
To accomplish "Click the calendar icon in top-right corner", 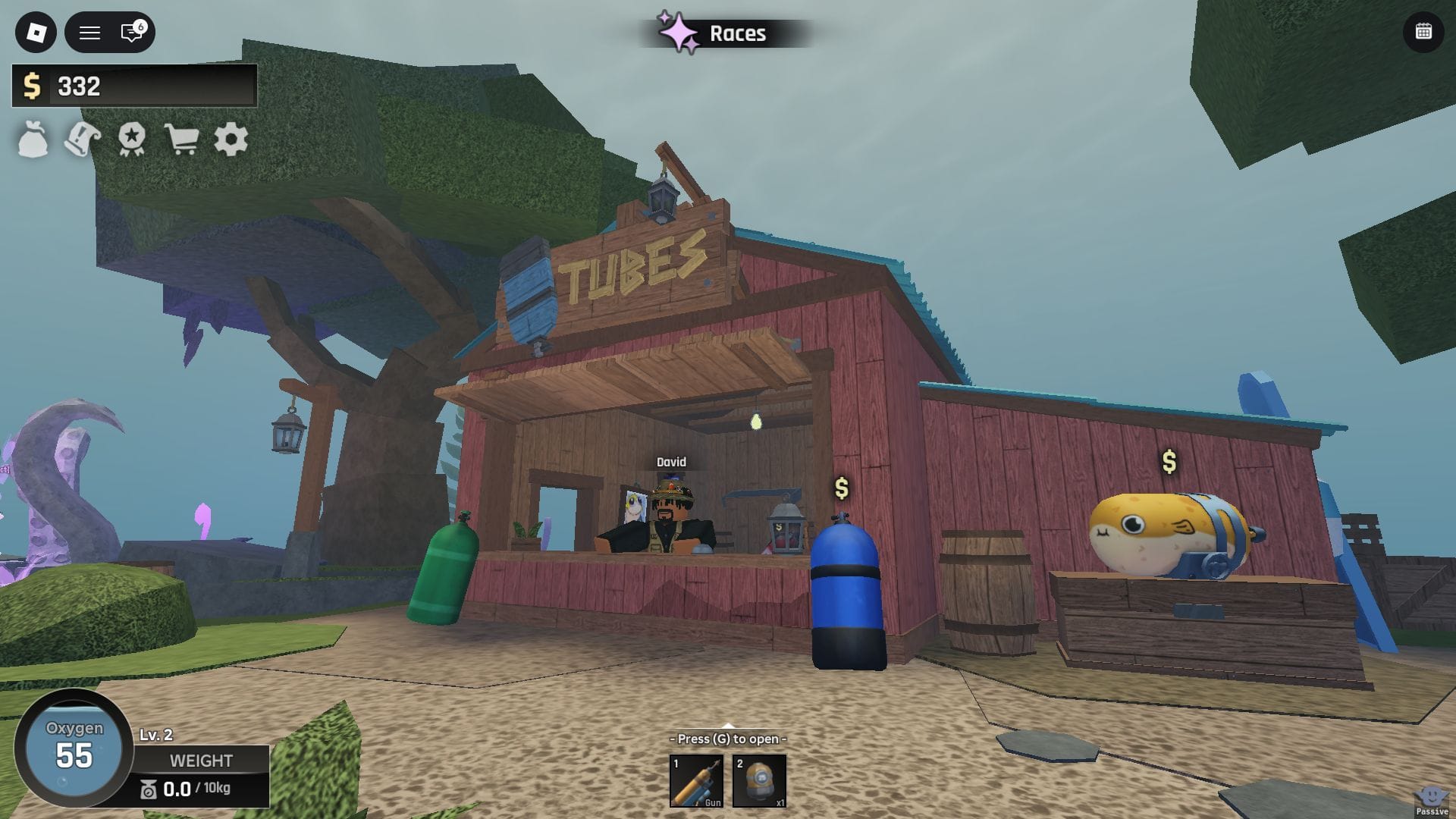I will 1424,33.
